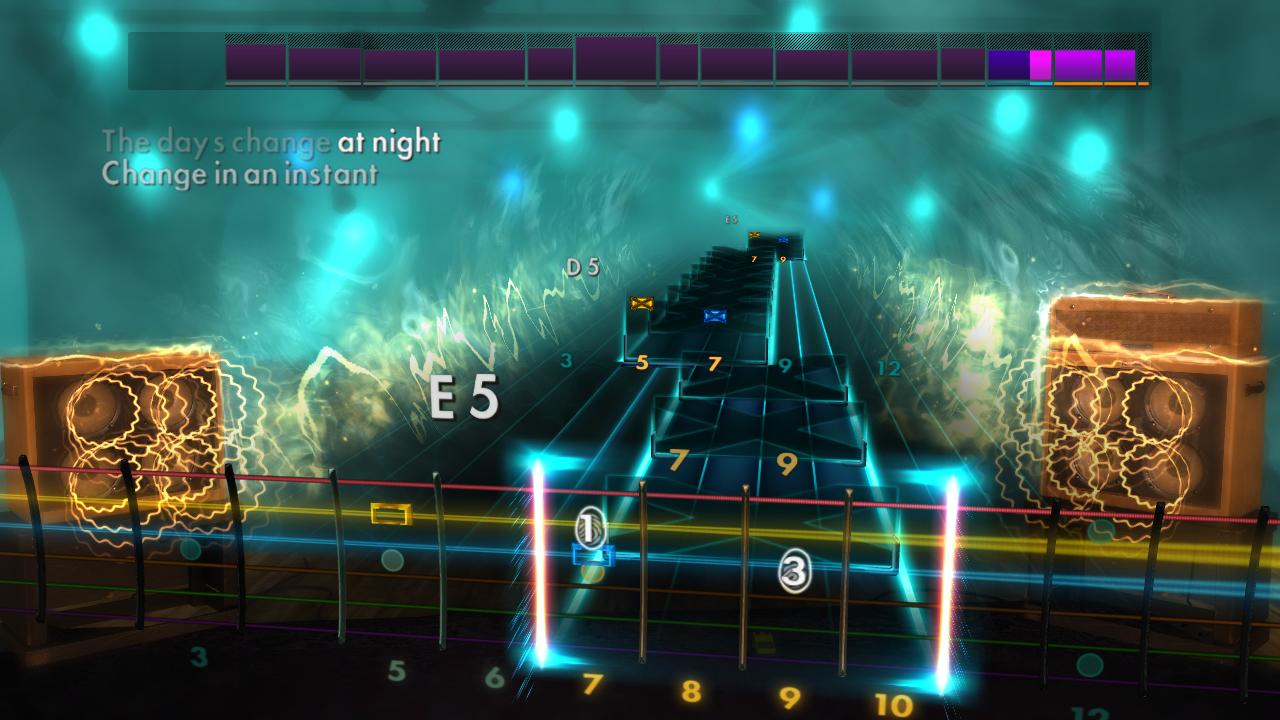Open the fret 9 marker on the highway
Viewport: 1280px width, 720px height.
click(783, 364)
